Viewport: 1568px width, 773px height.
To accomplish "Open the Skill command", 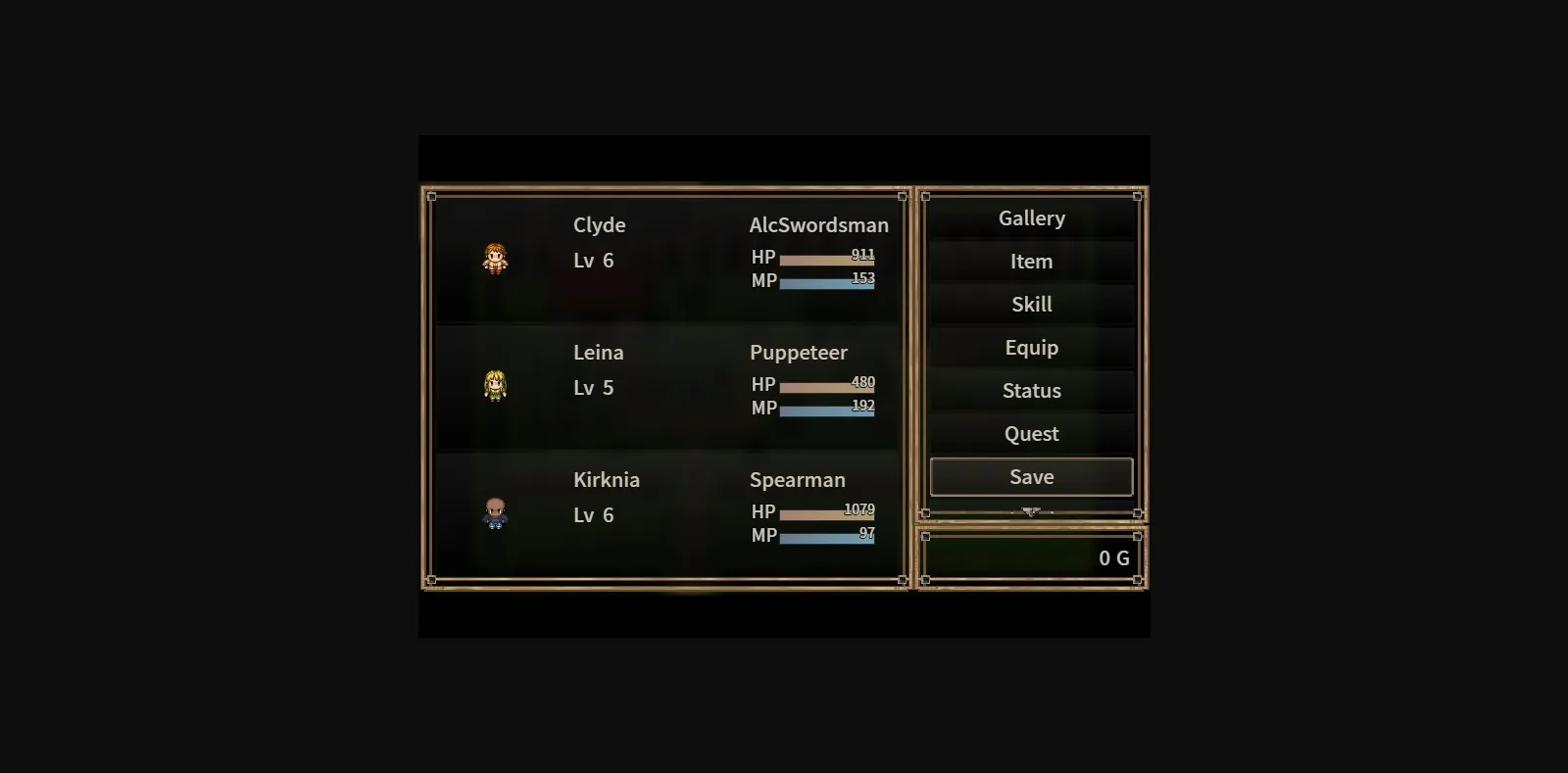I will pos(1031,304).
